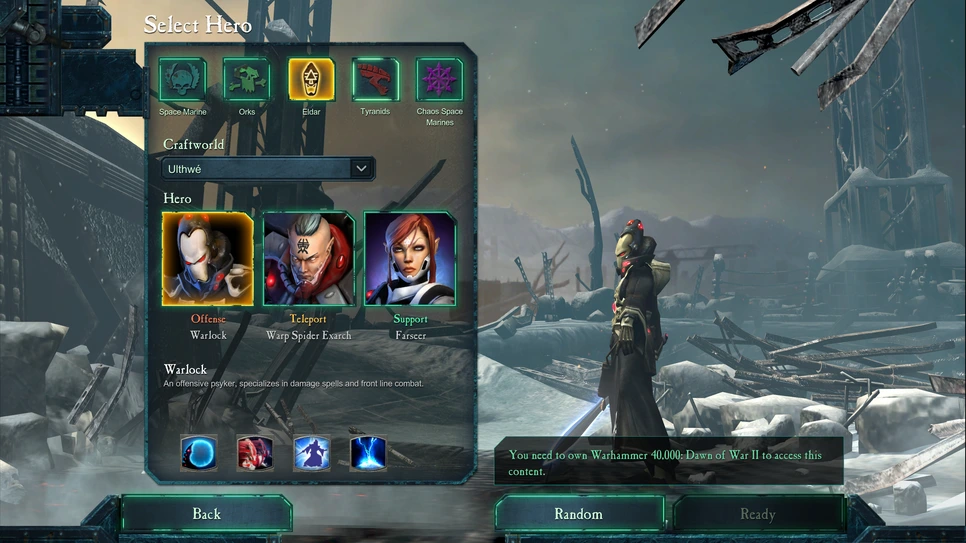The width and height of the screenshot is (966, 543).
Task: Go back with the Back button
Action: (206, 514)
